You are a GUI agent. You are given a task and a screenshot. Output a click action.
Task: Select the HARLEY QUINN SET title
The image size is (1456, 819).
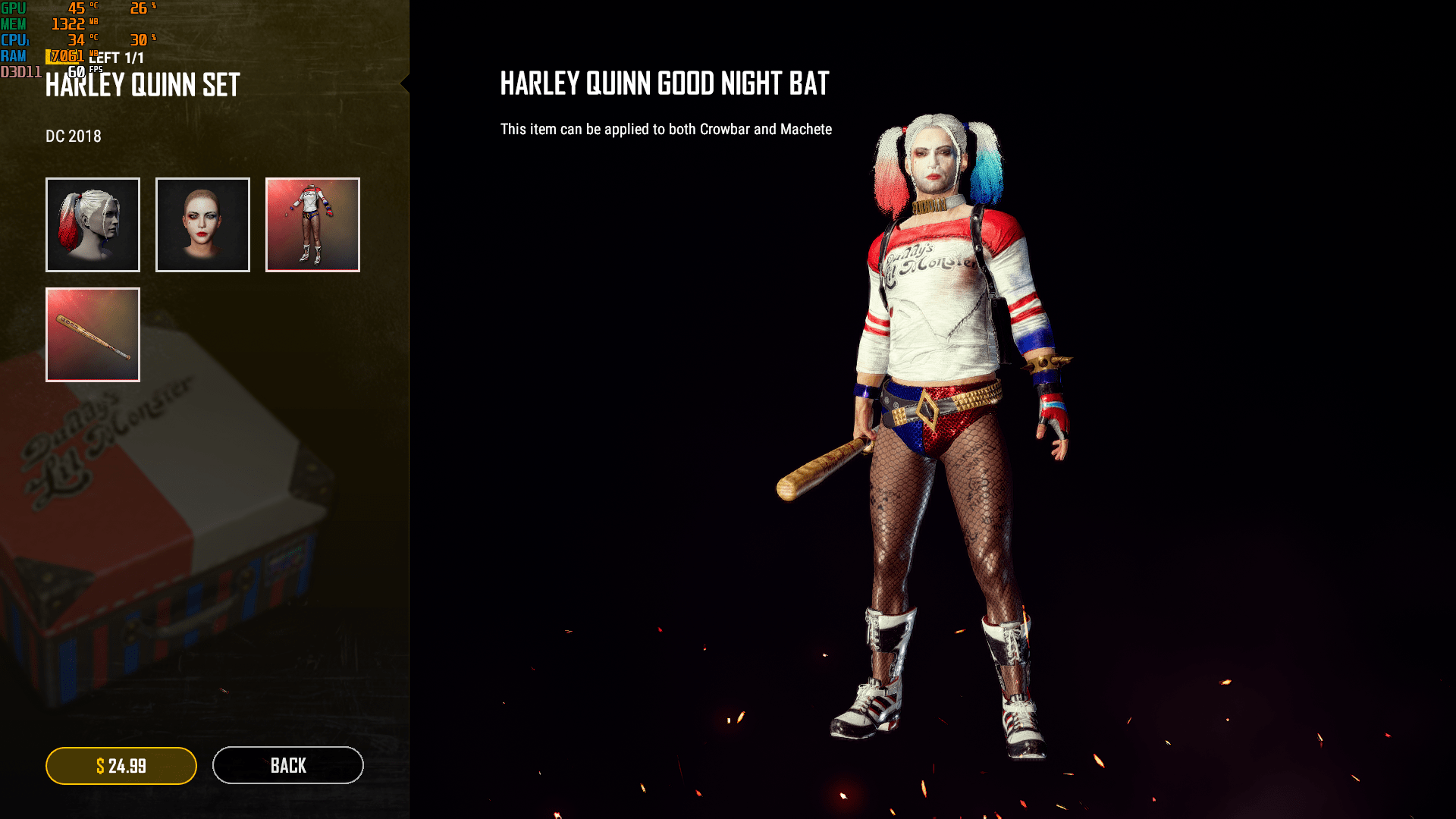(x=141, y=86)
